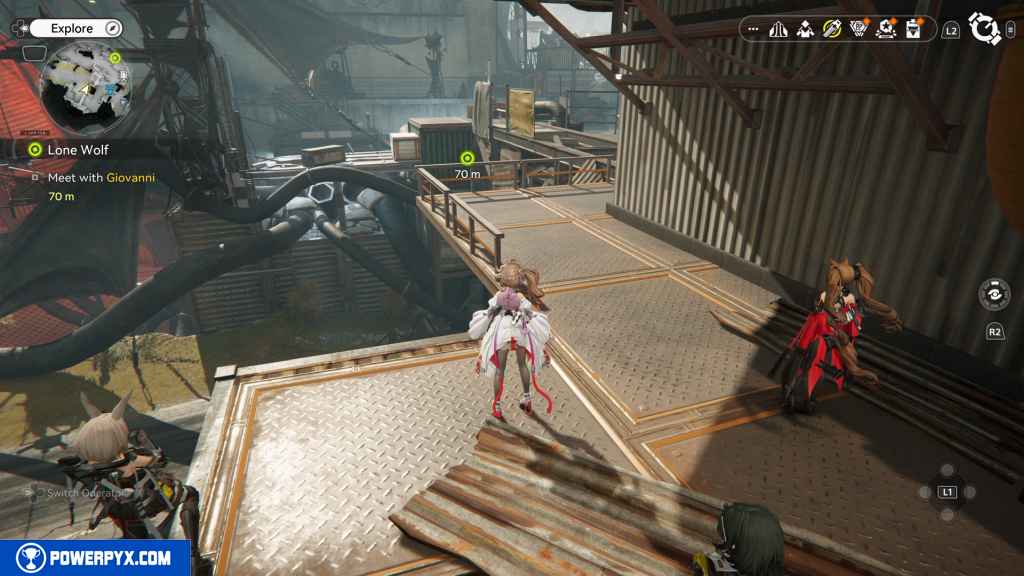Open the circular minimap
The height and width of the screenshot is (576, 1024).
click(86, 90)
